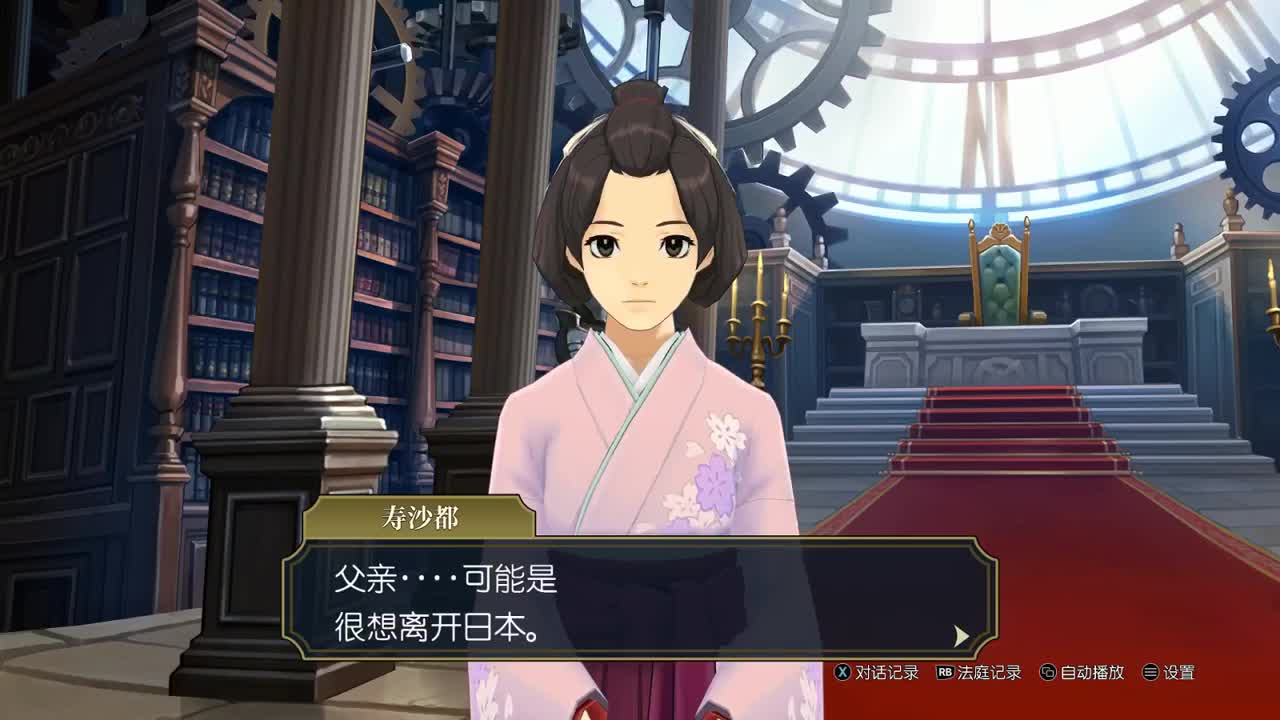The height and width of the screenshot is (720, 1280).
Task: Select the circular auto-play icon
Action: (x=1048, y=672)
